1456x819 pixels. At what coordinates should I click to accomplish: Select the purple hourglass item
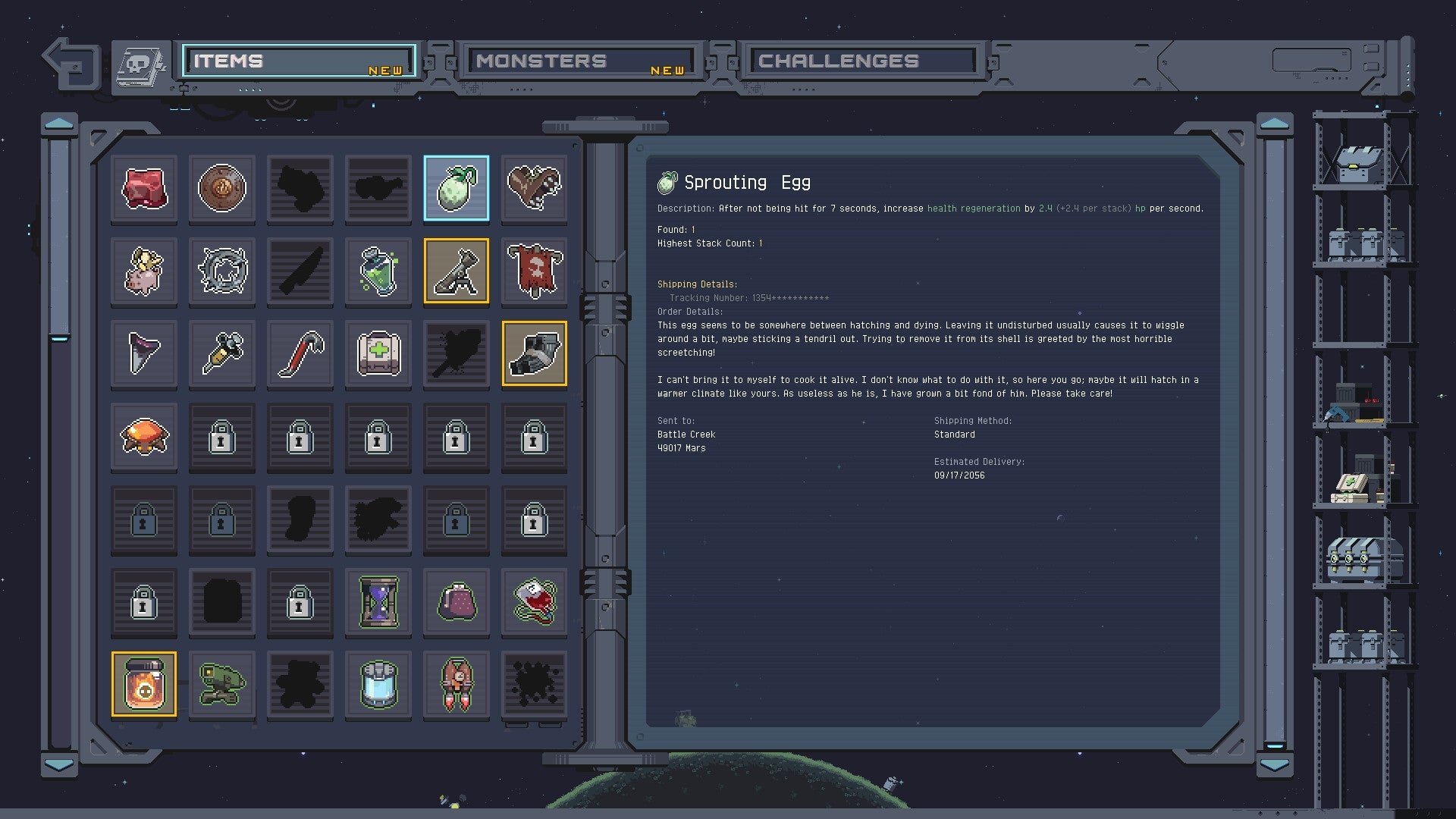tap(378, 603)
